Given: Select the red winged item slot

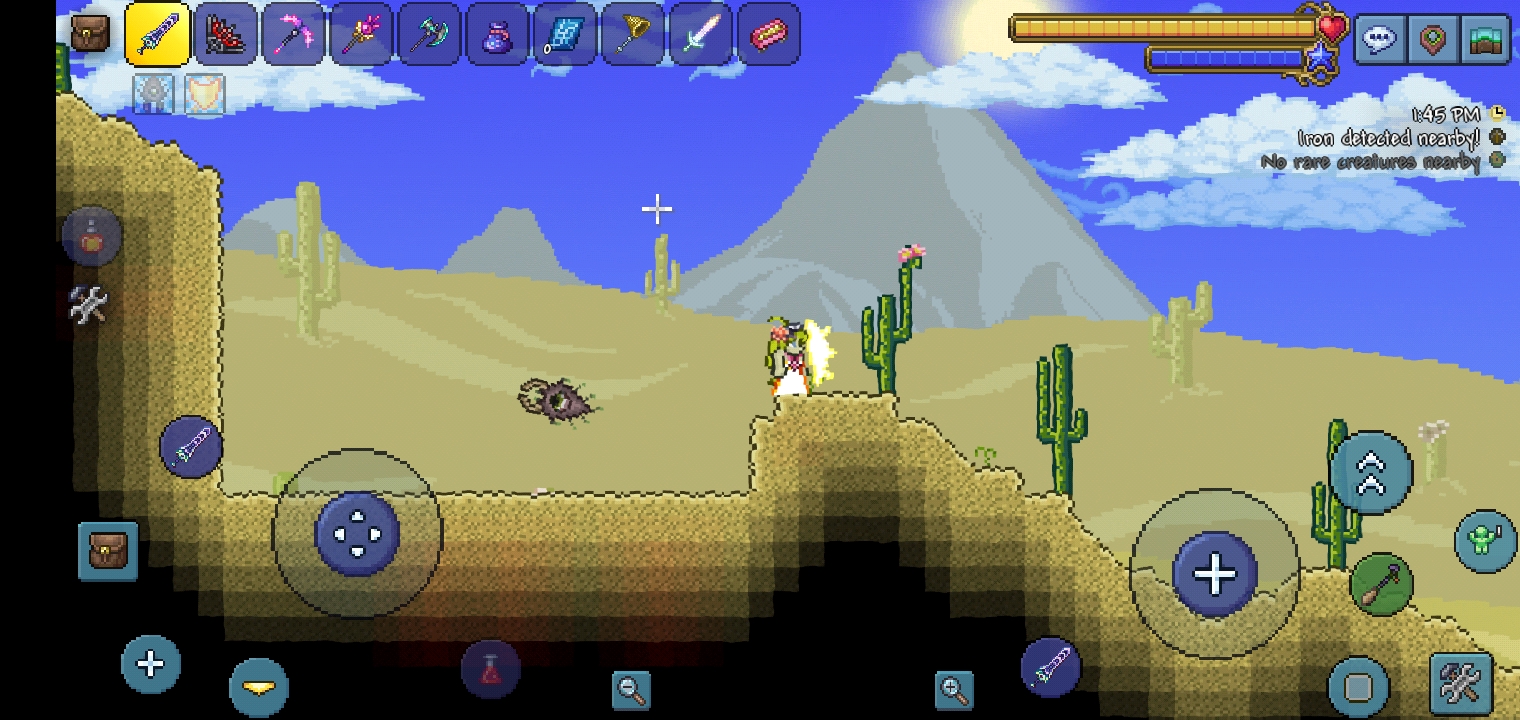Looking at the screenshot, I should [225, 36].
